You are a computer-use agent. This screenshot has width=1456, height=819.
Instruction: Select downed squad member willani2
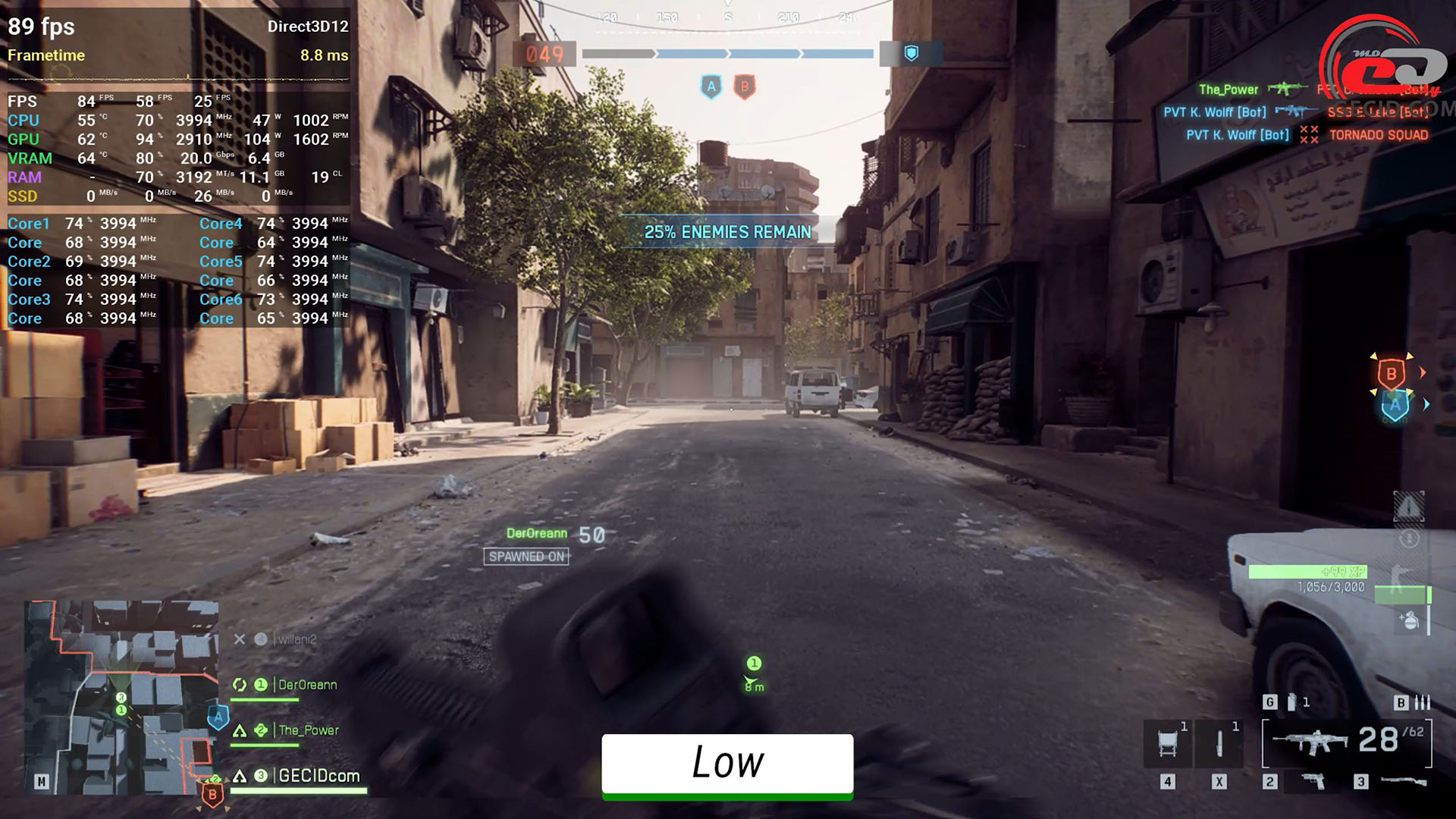coord(297,639)
